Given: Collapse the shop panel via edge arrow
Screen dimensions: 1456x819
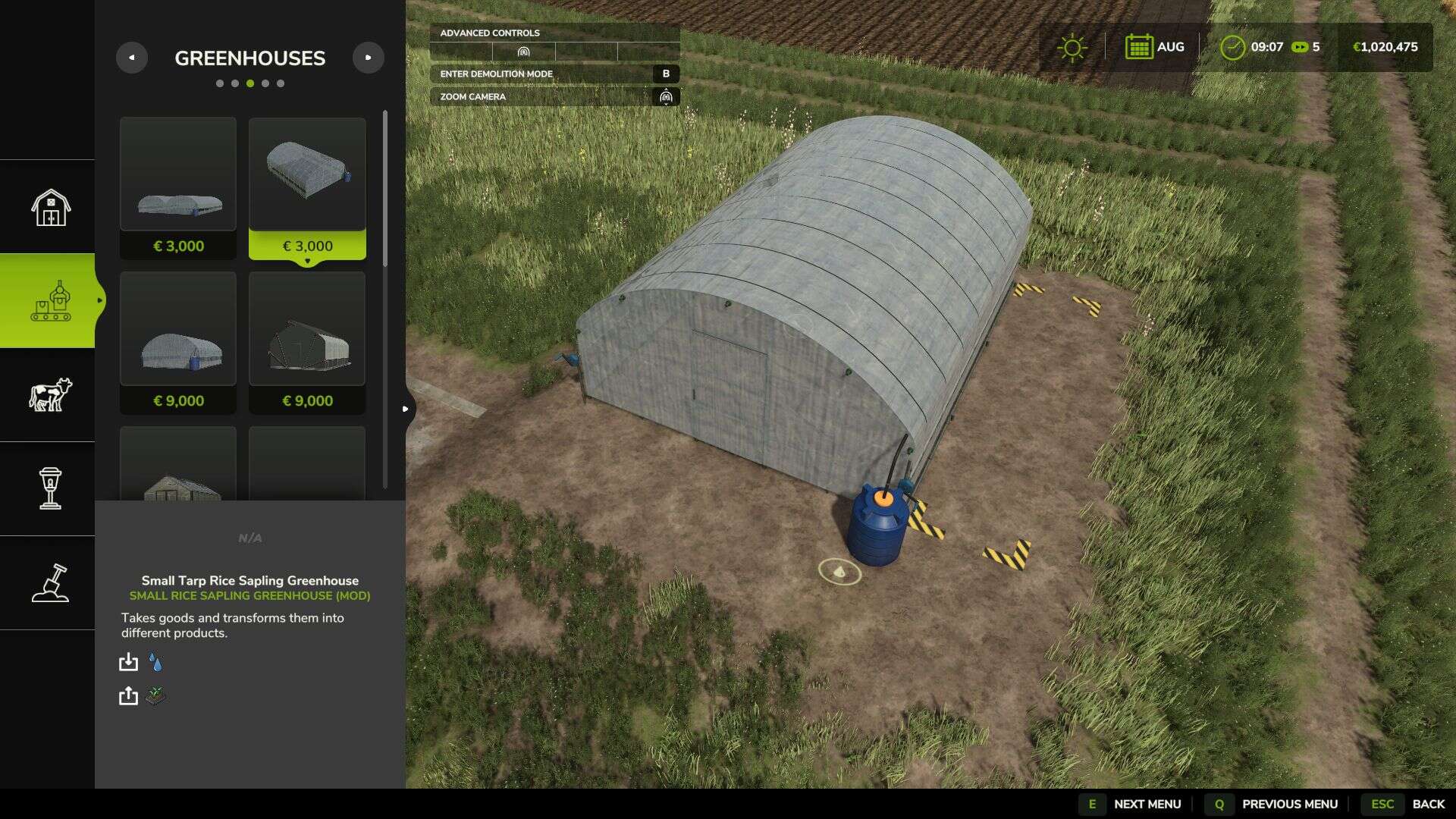Looking at the screenshot, I should click(406, 408).
